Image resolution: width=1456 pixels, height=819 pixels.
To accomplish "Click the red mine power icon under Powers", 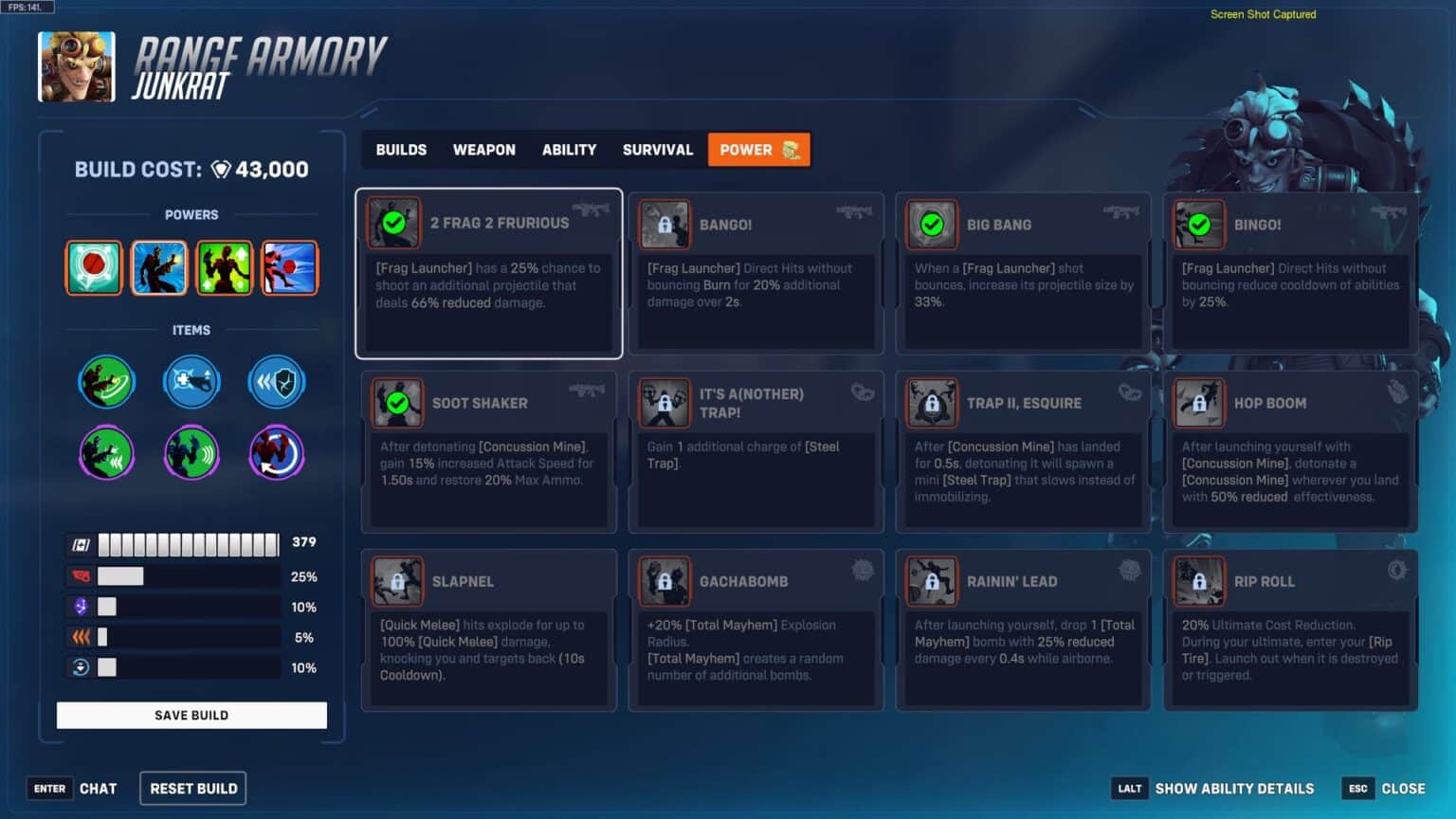I will click(x=94, y=267).
